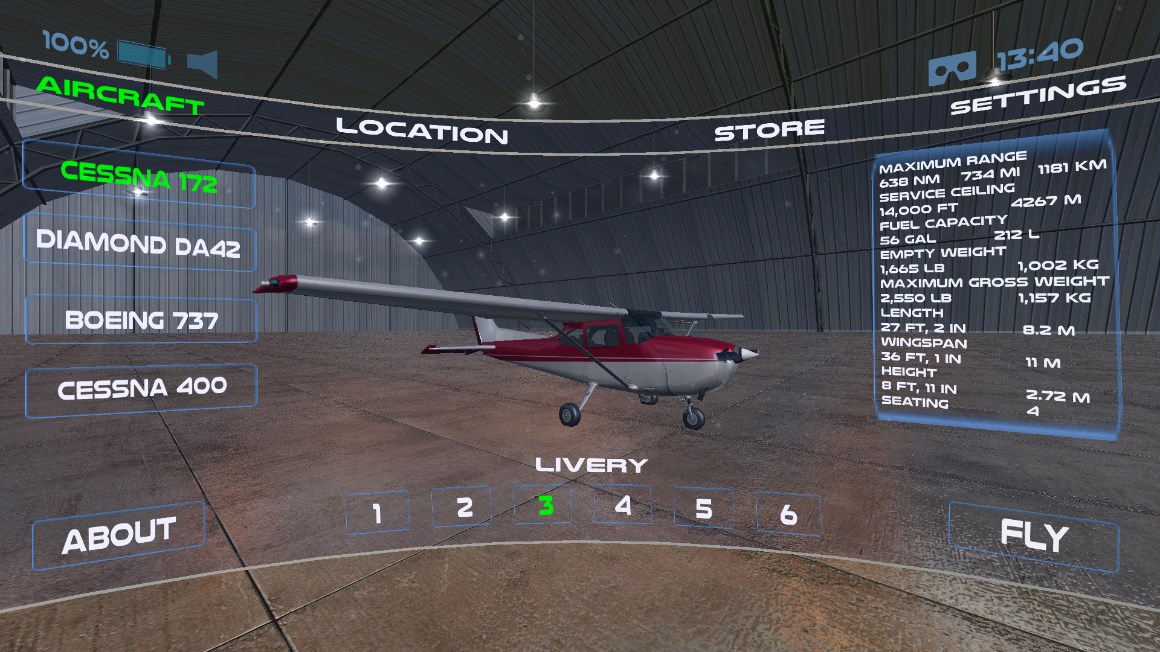Select livery number 2
1160x652 pixels.
(463, 507)
